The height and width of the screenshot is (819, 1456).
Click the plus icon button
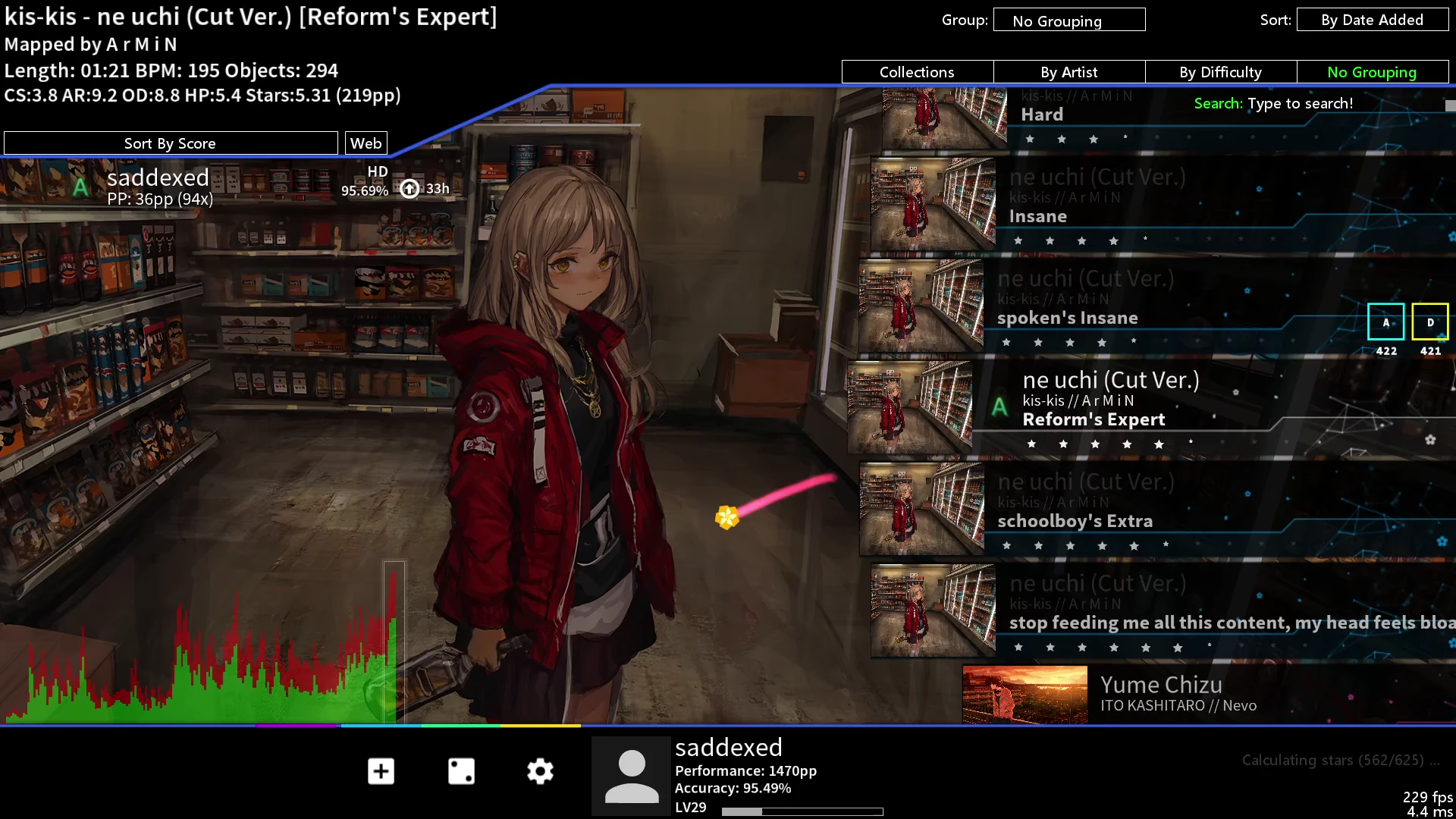point(381,771)
